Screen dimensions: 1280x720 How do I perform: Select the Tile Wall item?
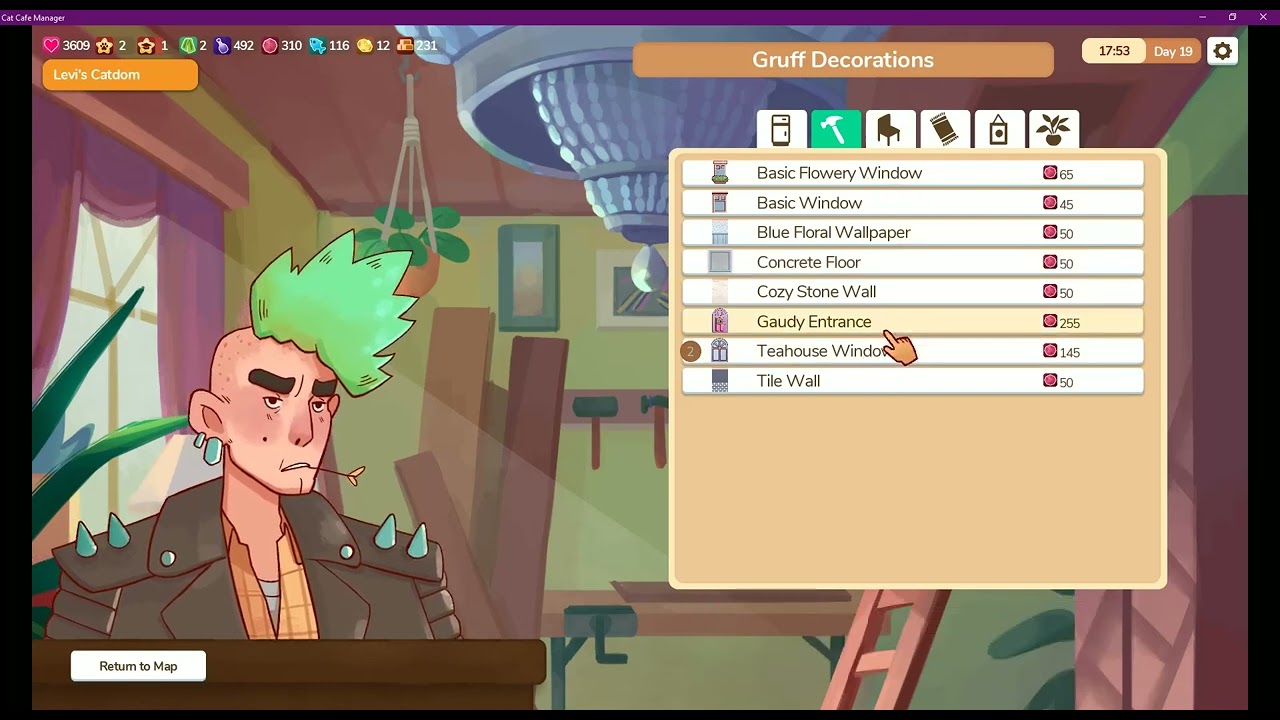point(912,381)
